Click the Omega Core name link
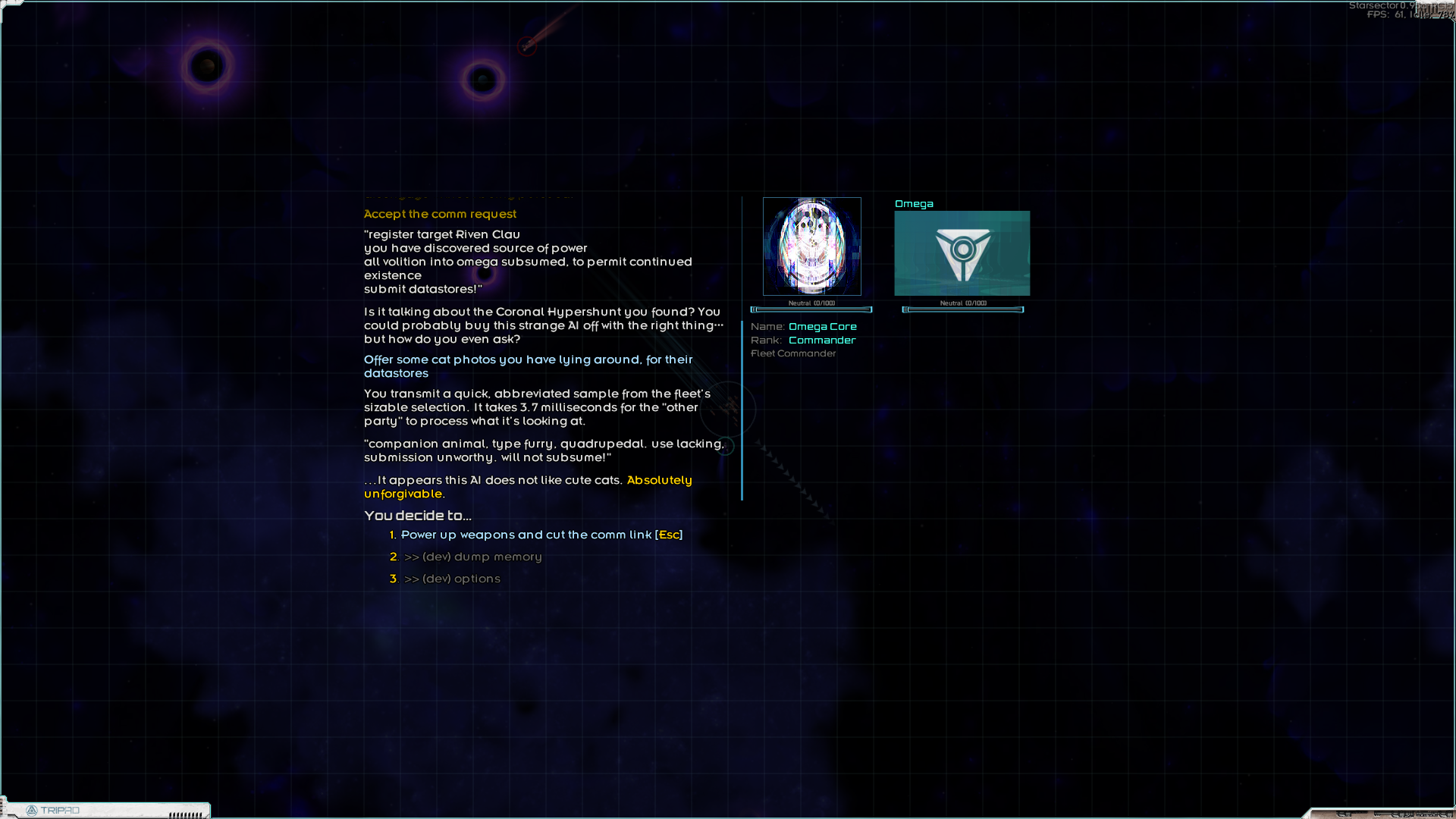Image resolution: width=1456 pixels, height=819 pixels. coord(823,326)
